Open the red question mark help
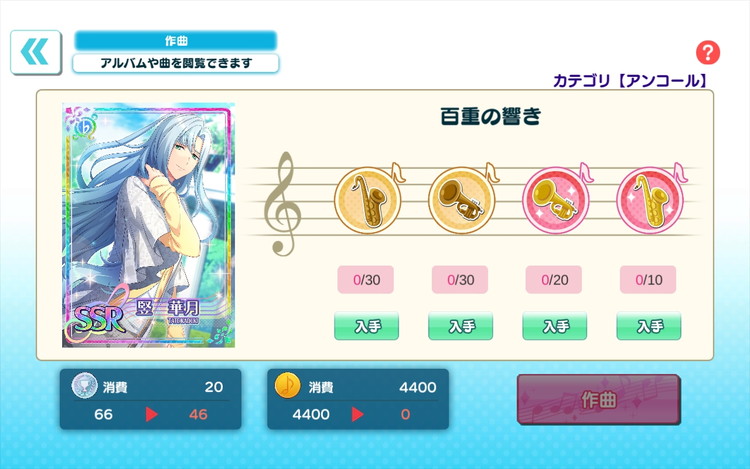Image resolution: width=750 pixels, height=469 pixels. 708,53
